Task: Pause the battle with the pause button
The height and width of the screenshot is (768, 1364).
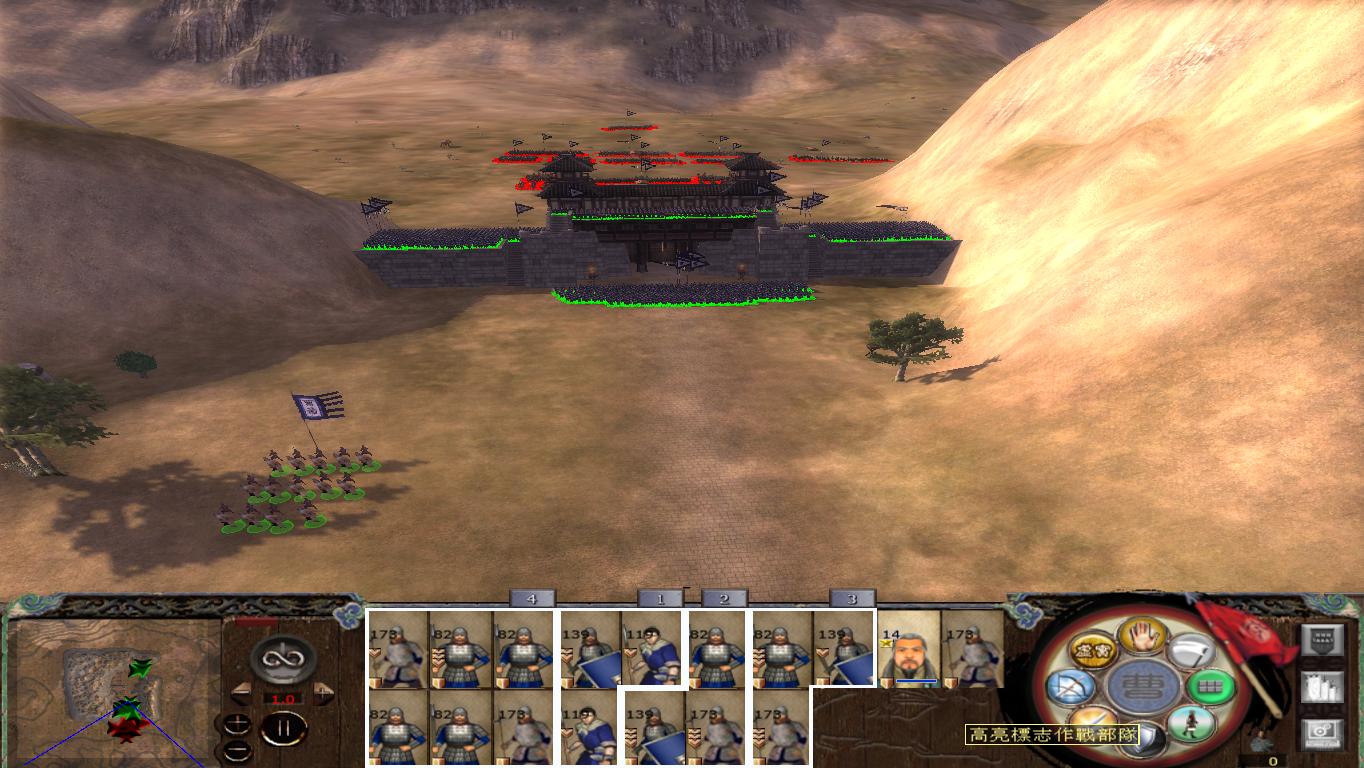Action: pyautogui.click(x=284, y=727)
